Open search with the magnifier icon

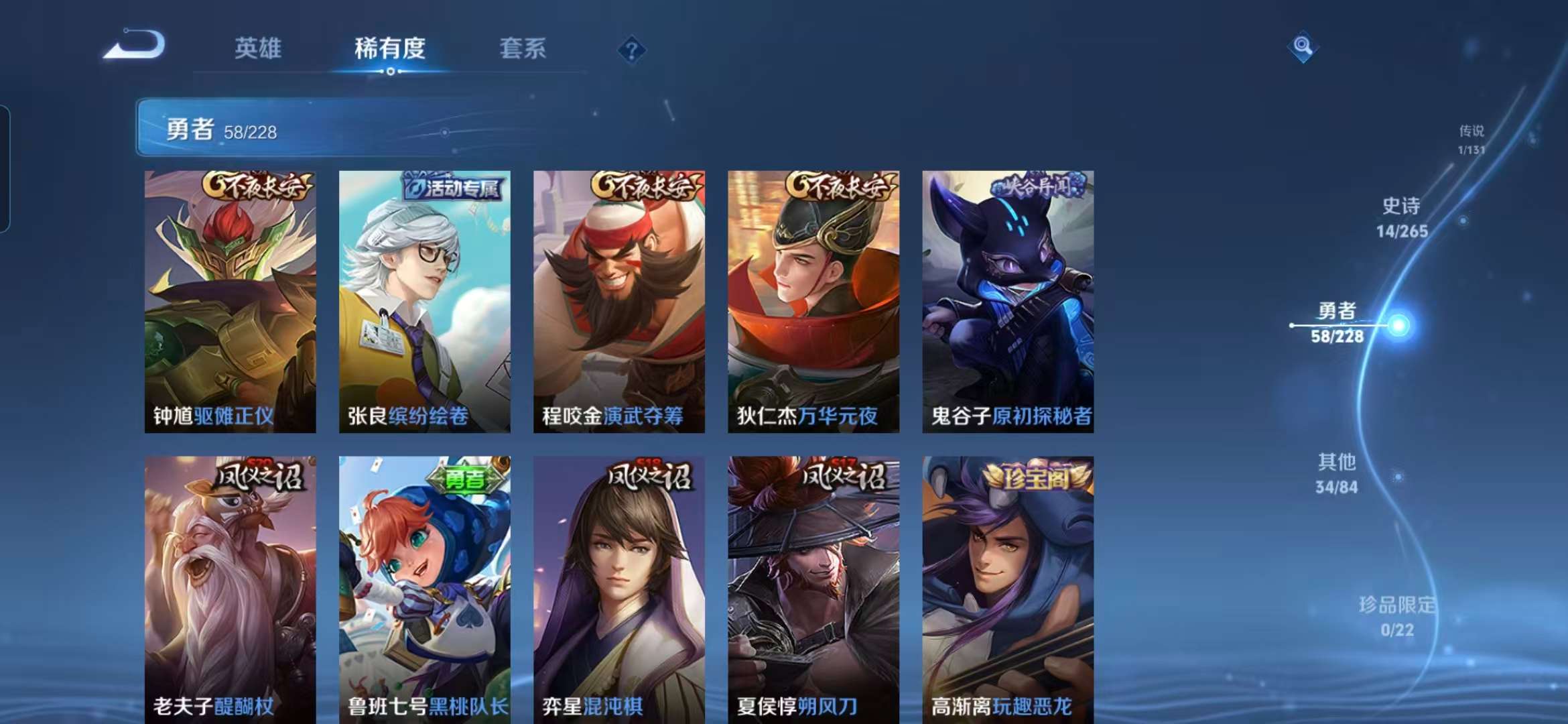coord(1302,48)
